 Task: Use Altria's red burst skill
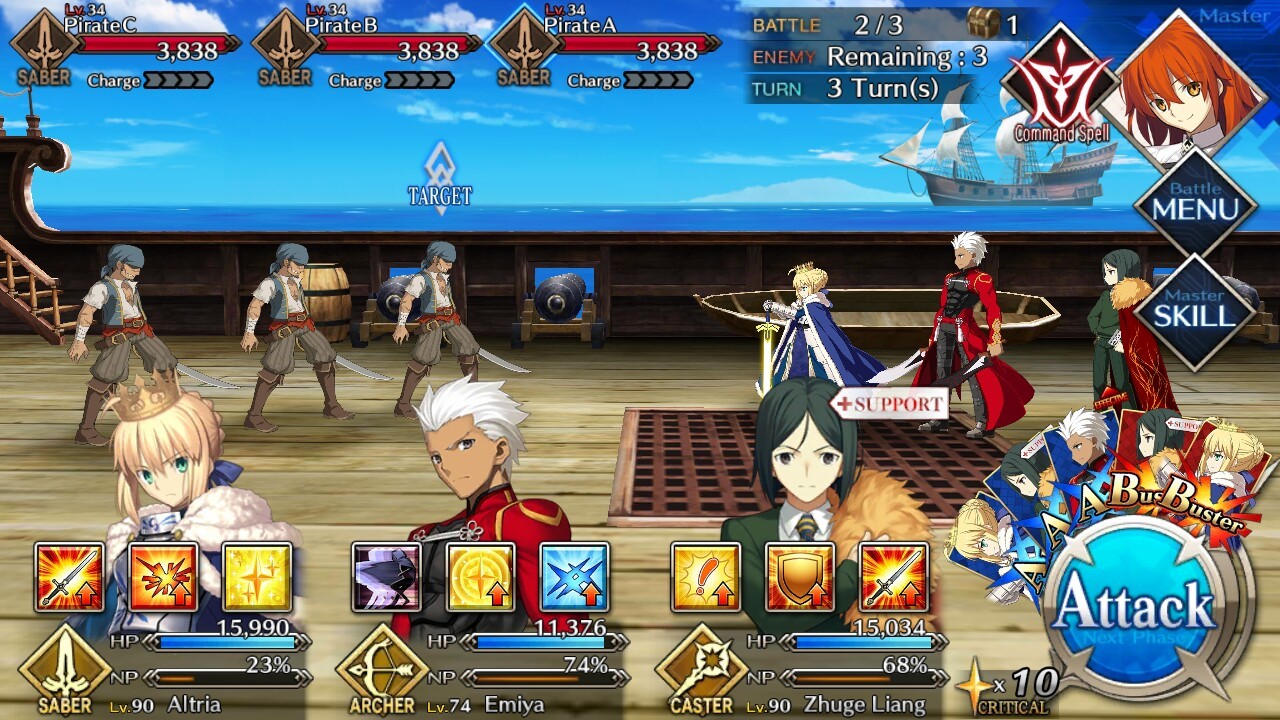point(163,577)
